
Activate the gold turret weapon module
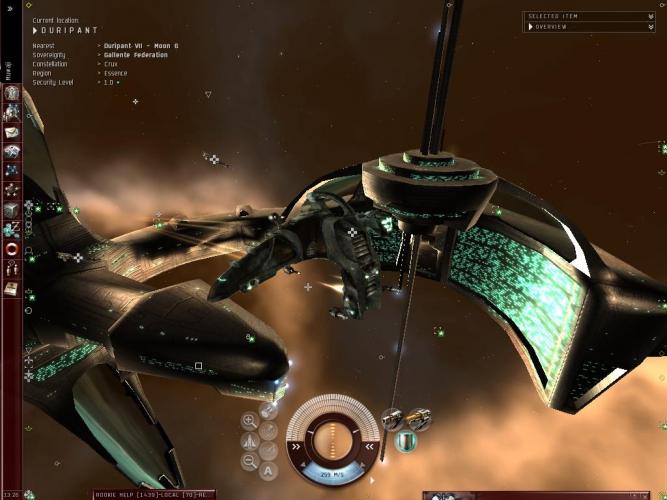[419, 417]
